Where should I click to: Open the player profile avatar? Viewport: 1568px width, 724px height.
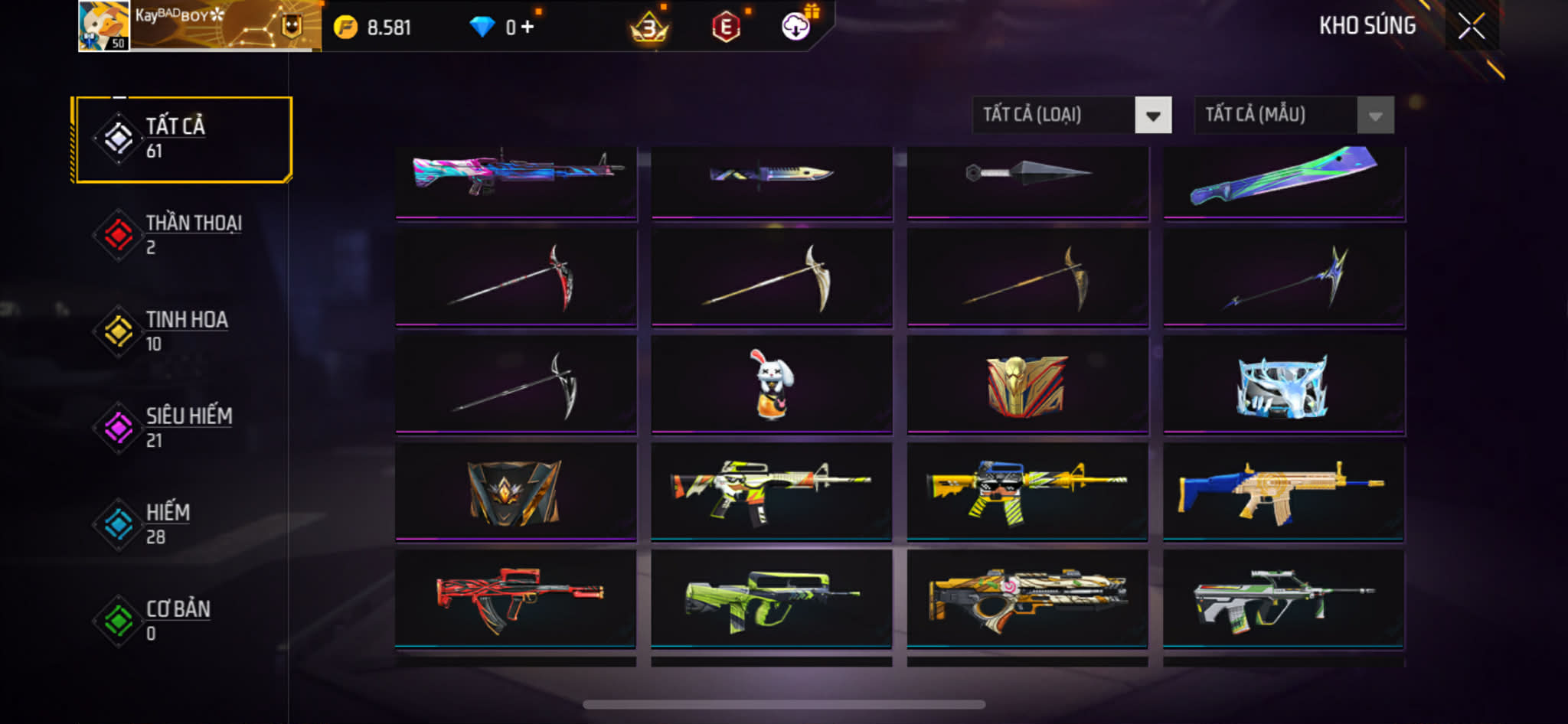point(103,26)
